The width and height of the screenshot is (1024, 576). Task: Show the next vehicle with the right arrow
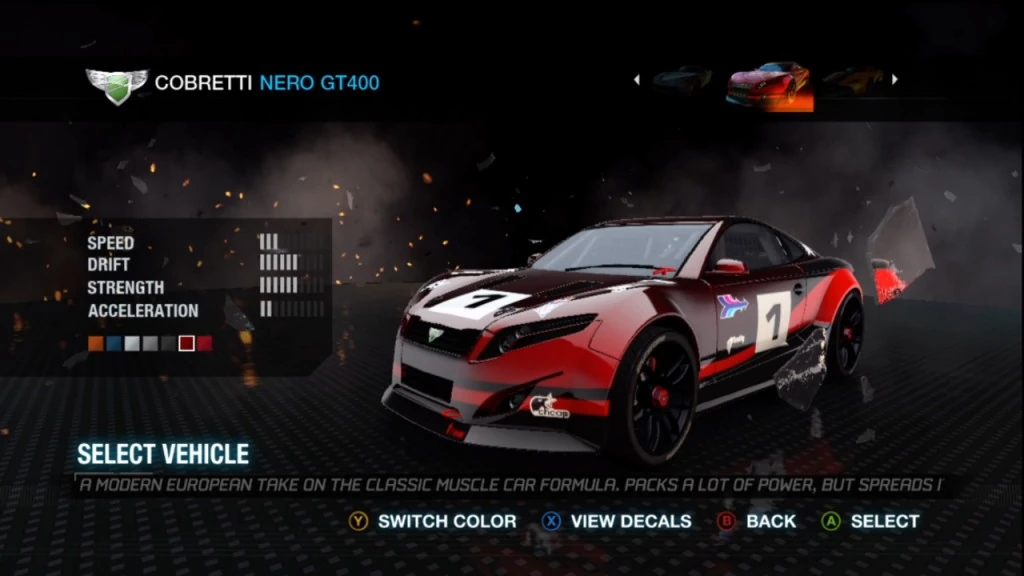click(x=895, y=80)
